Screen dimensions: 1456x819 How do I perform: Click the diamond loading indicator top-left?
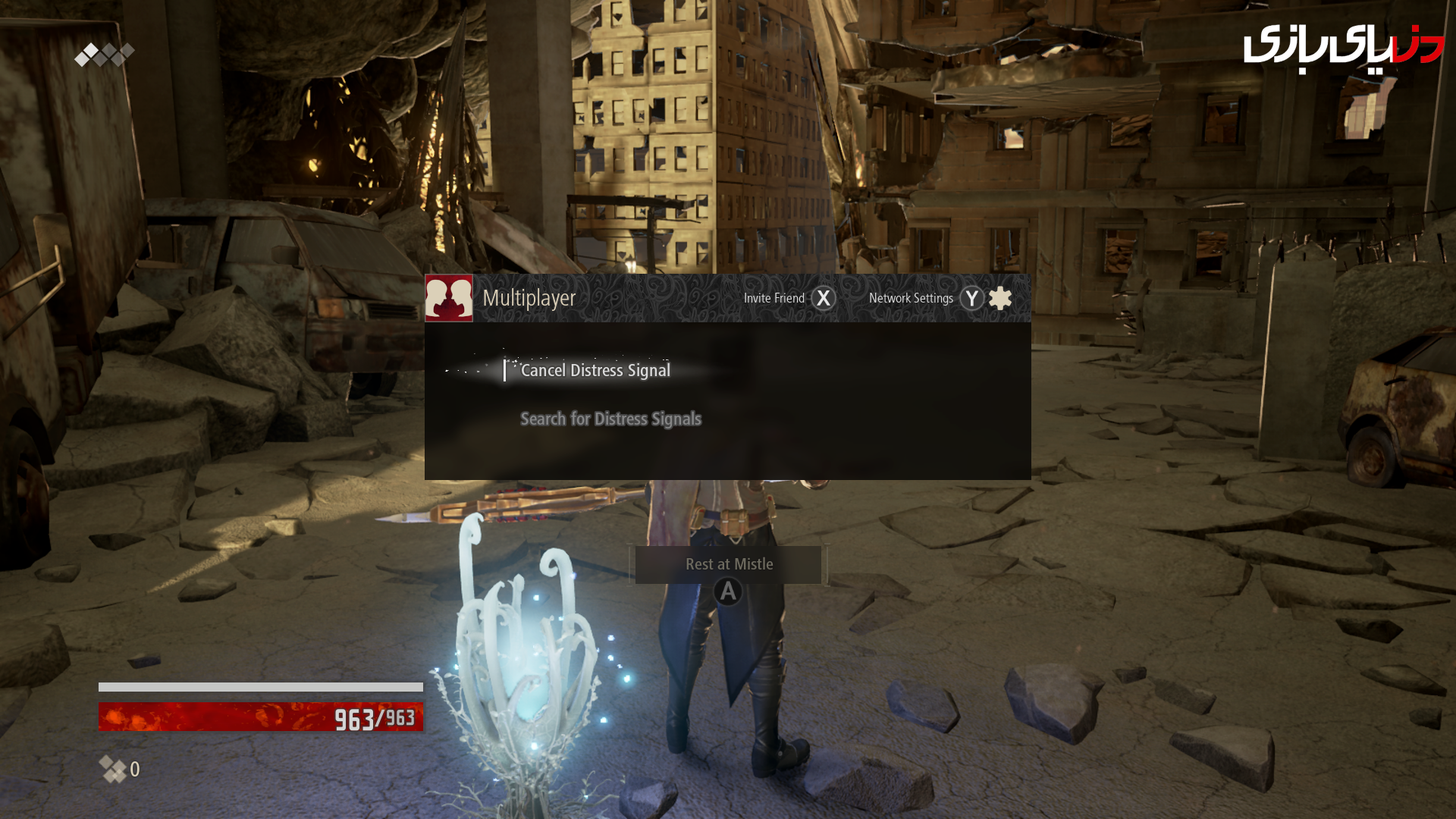[x=104, y=53]
